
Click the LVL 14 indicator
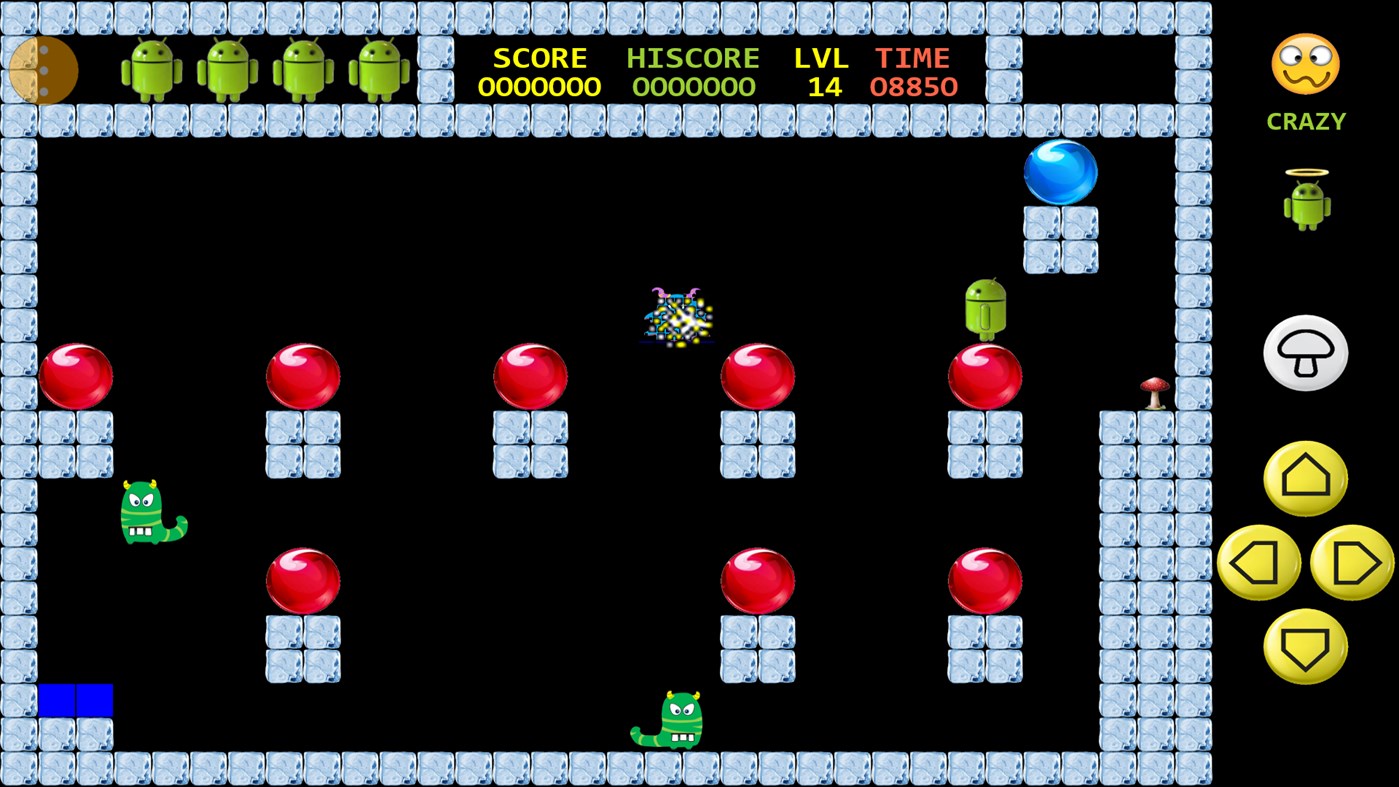point(820,72)
